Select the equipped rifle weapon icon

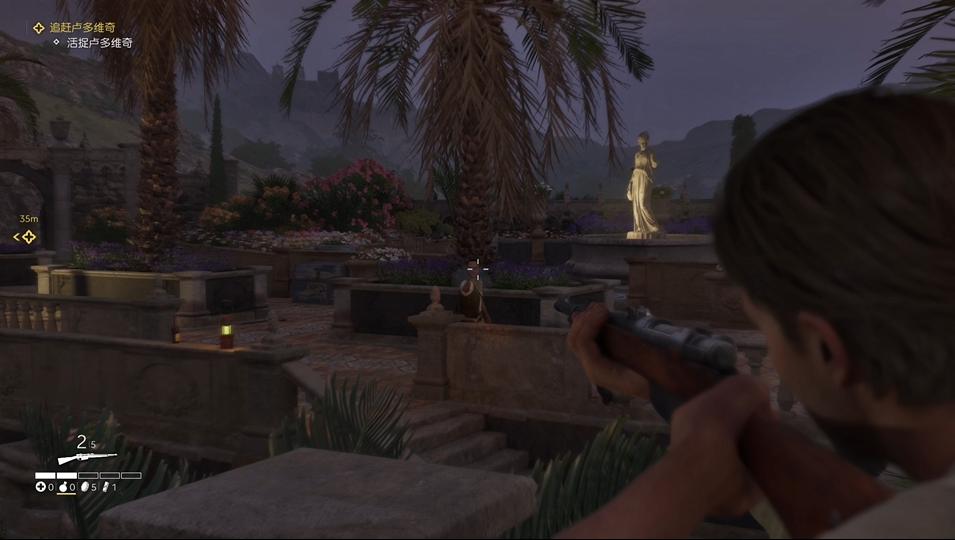86,458
